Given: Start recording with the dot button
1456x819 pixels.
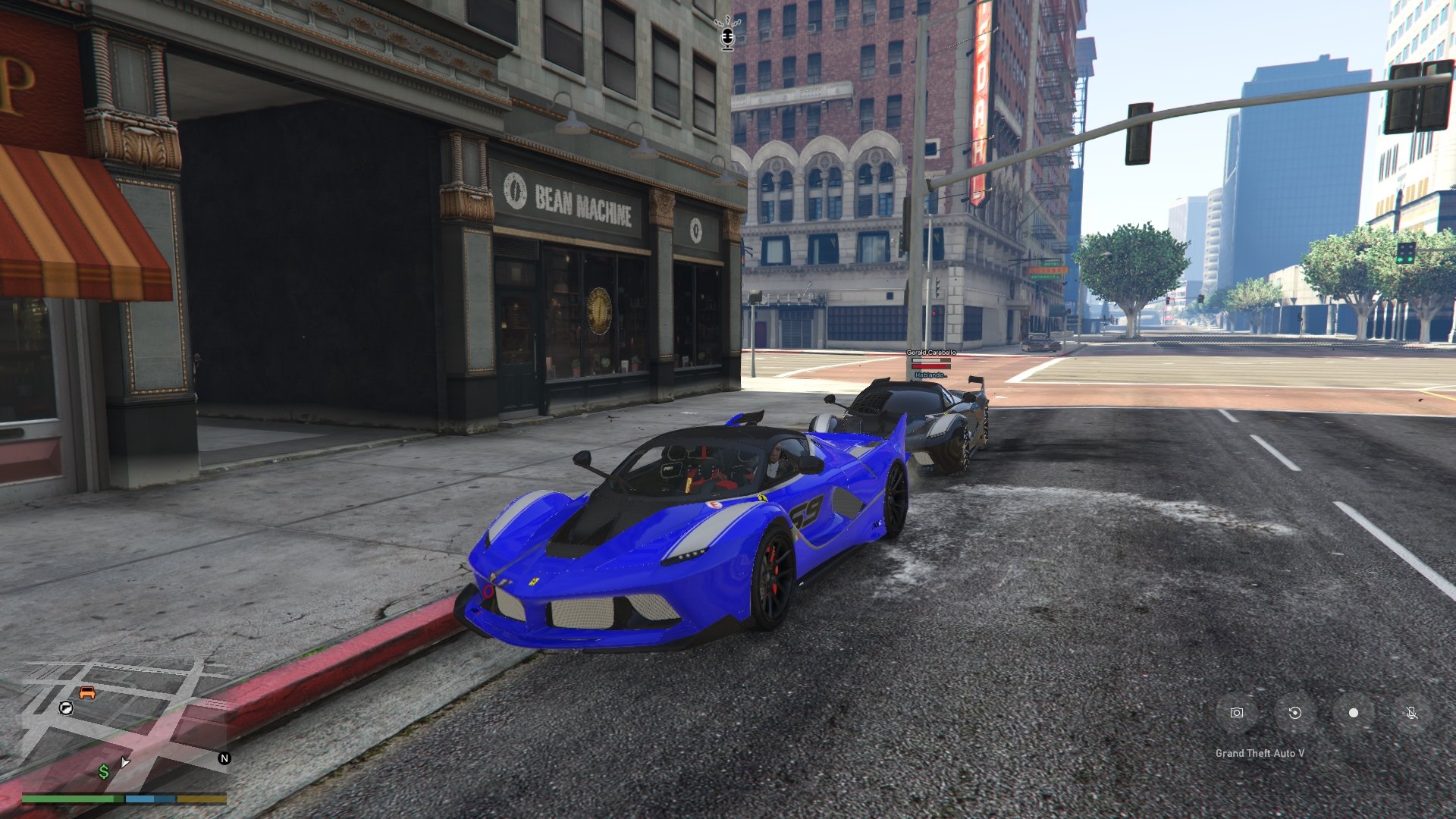Looking at the screenshot, I should click(1353, 713).
